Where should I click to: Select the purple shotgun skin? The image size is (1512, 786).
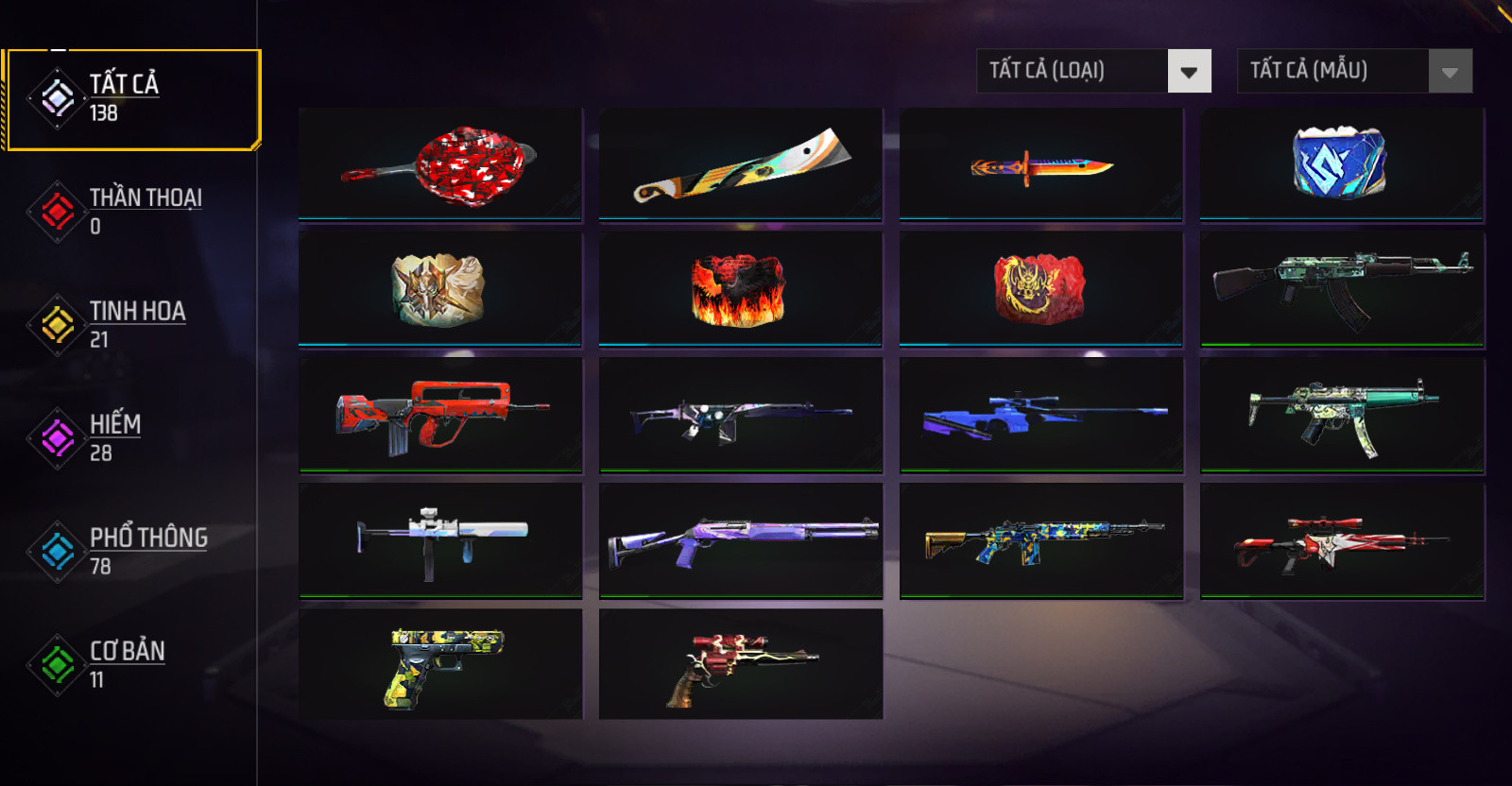tap(741, 540)
